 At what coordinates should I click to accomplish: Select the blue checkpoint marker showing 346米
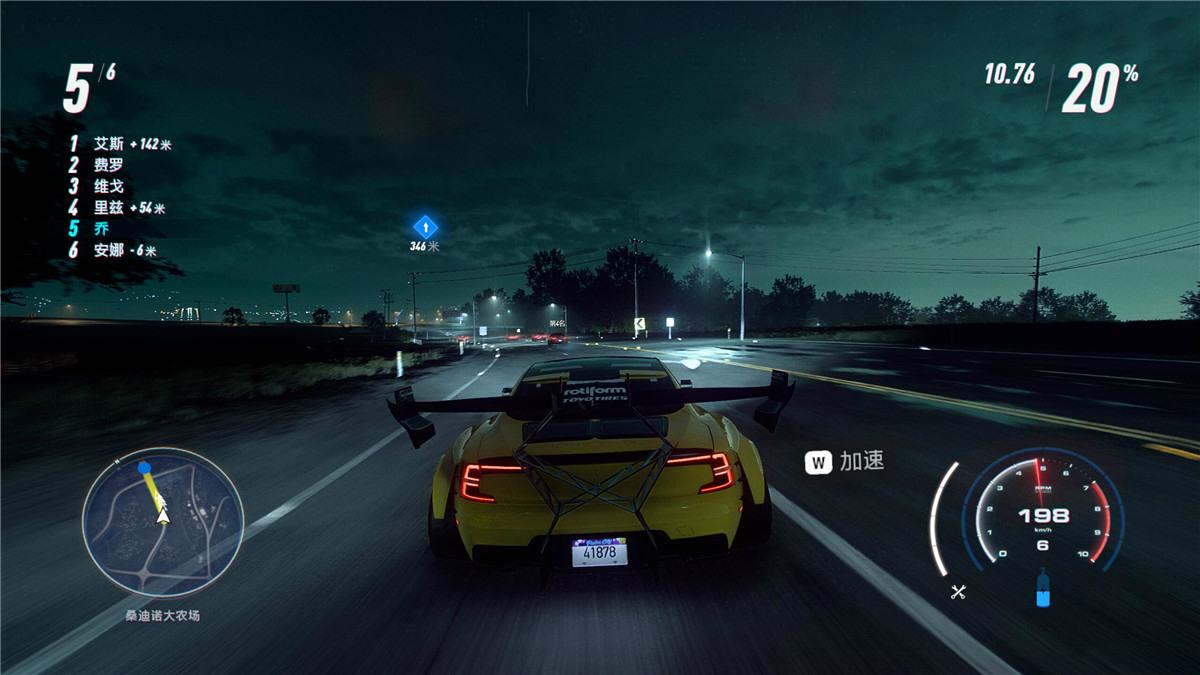(x=425, y=226)
